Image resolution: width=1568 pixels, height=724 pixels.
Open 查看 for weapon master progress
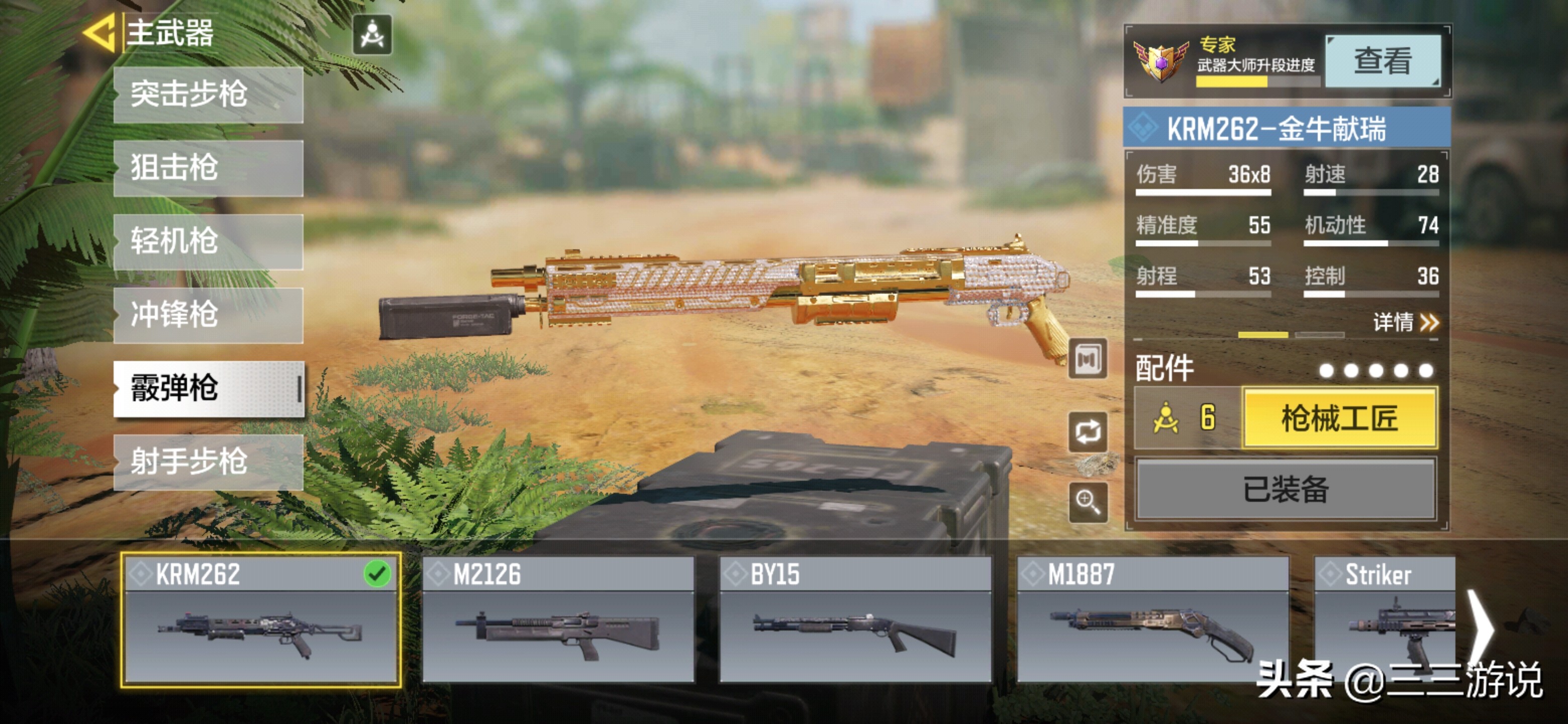coord(1383,61)
